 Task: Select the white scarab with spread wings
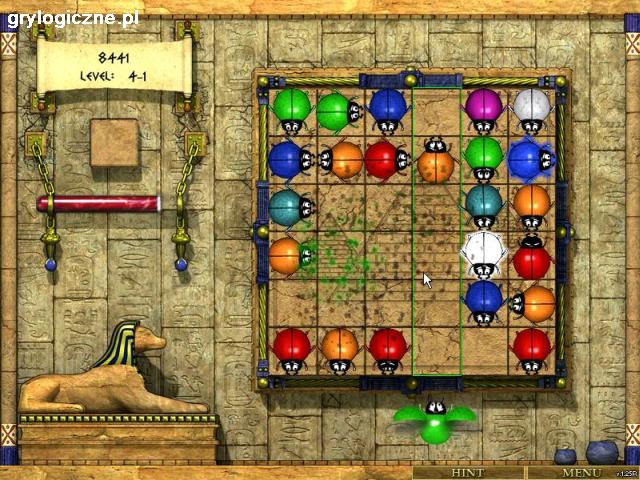click(x=485, y=253)
